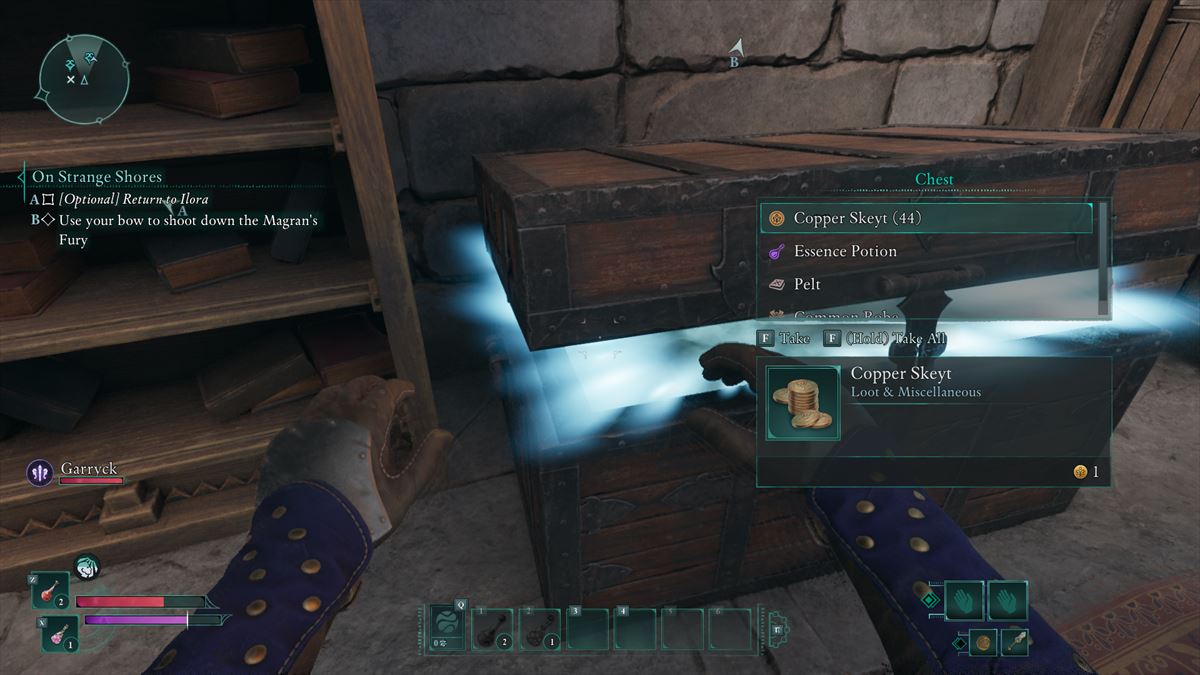This screenshot has height=675, width=1200.
Task: Select hotbar slot 1 with two items
Action: [x=492, y=629]
